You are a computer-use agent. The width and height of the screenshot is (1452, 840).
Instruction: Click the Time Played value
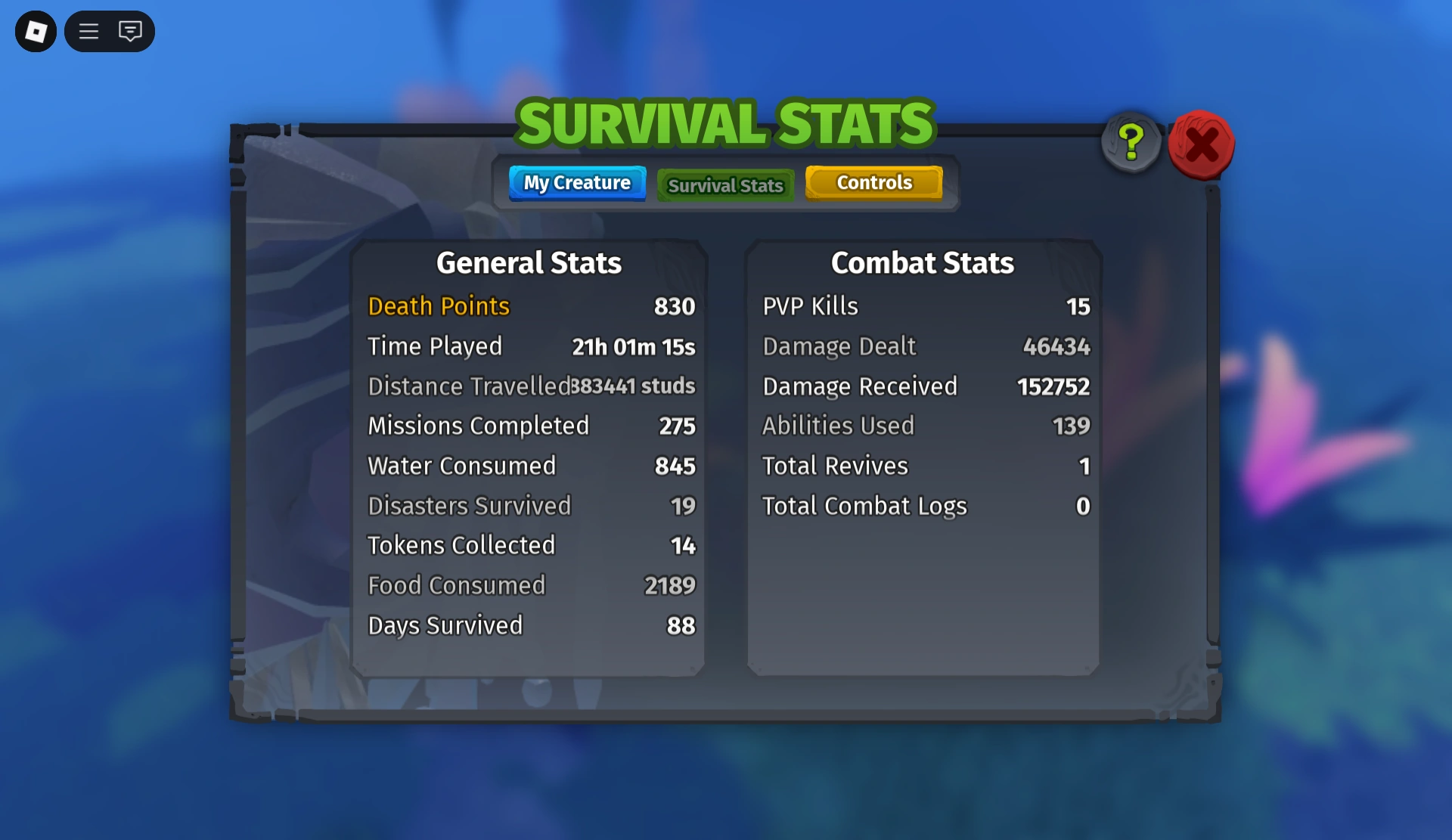[633, 346]
